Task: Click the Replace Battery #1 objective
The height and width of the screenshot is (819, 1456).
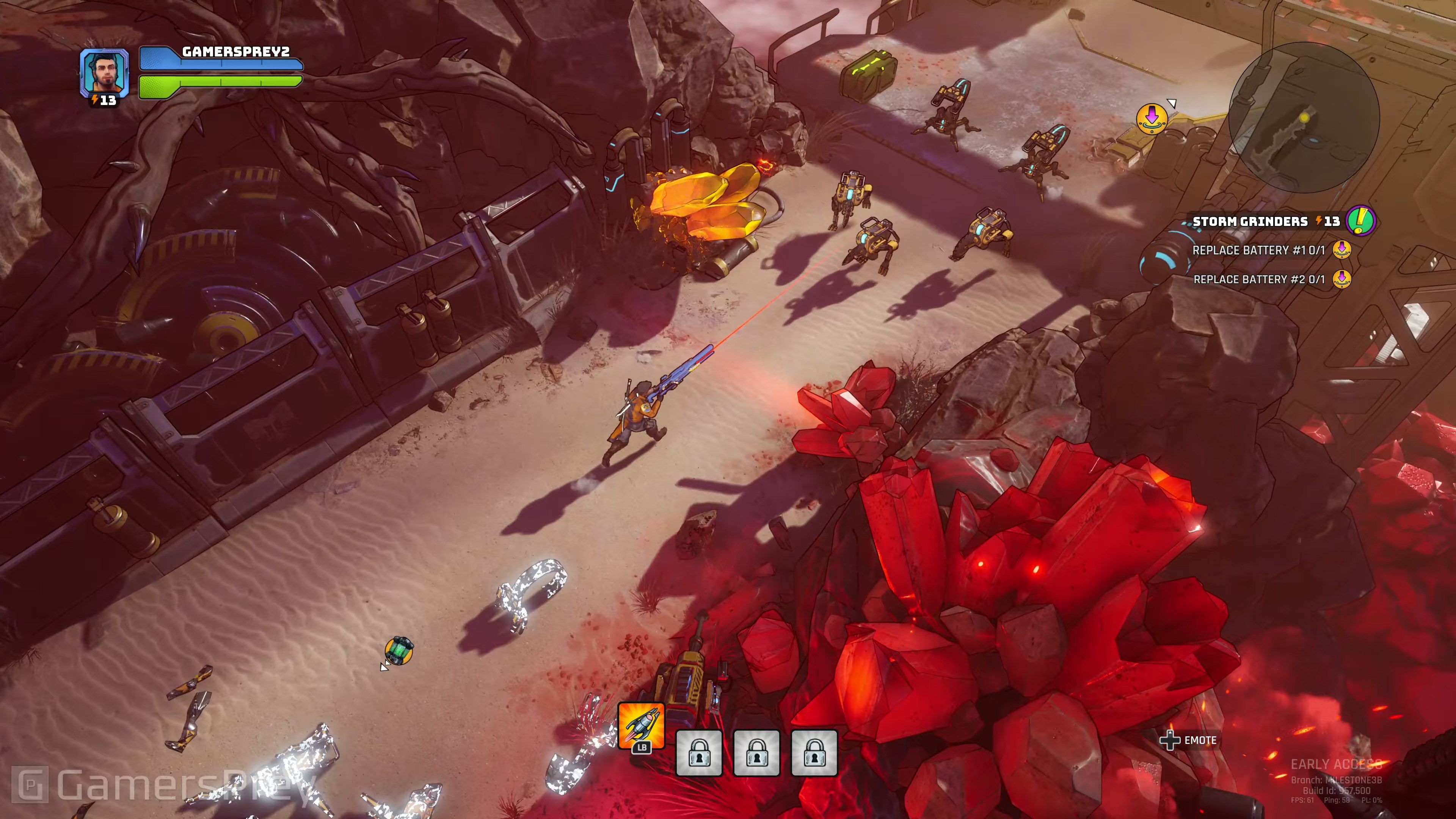Action: 1258,250
